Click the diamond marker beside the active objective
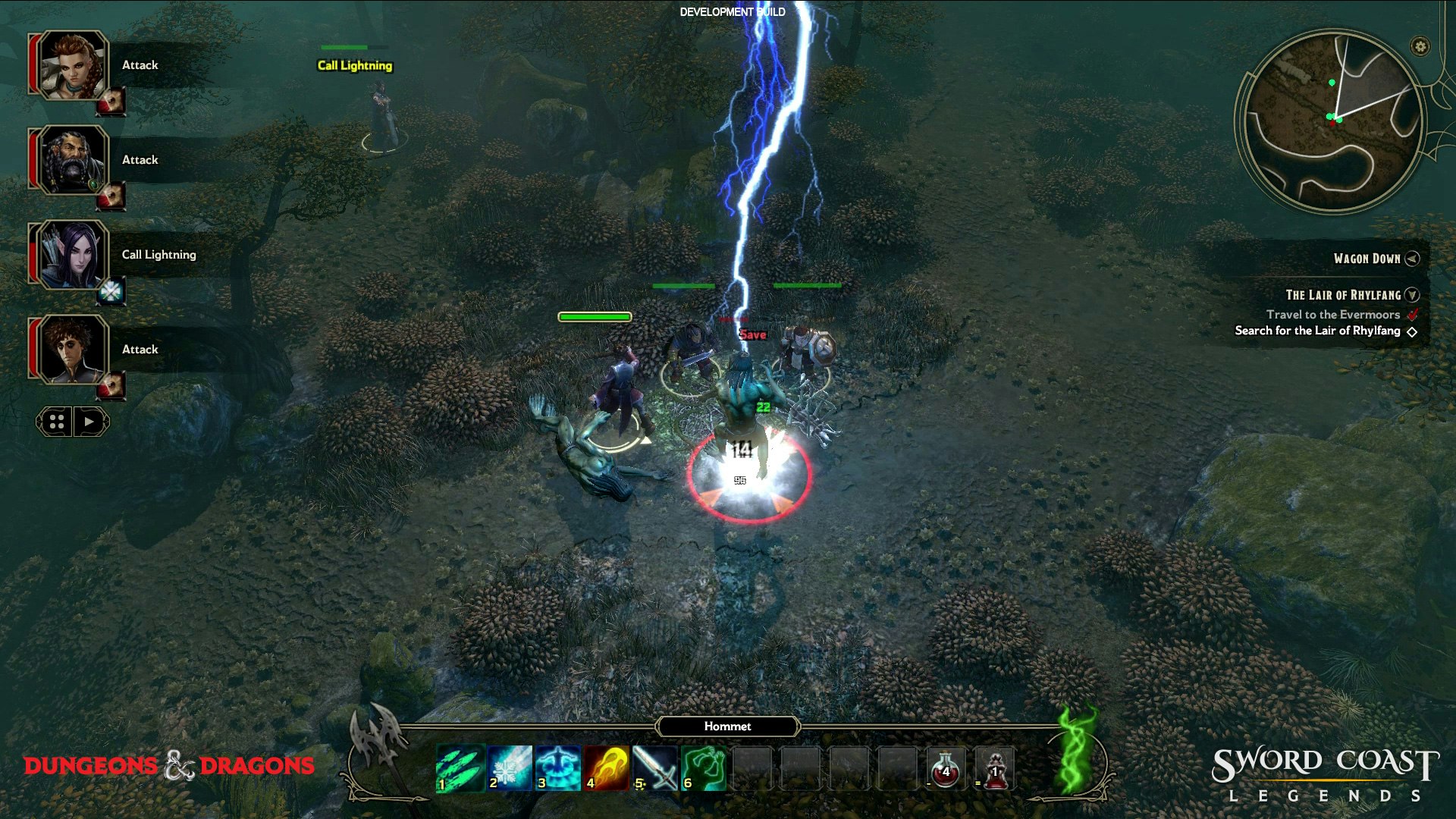Viewport: 1456px width, 819px height. (1412, 331)
